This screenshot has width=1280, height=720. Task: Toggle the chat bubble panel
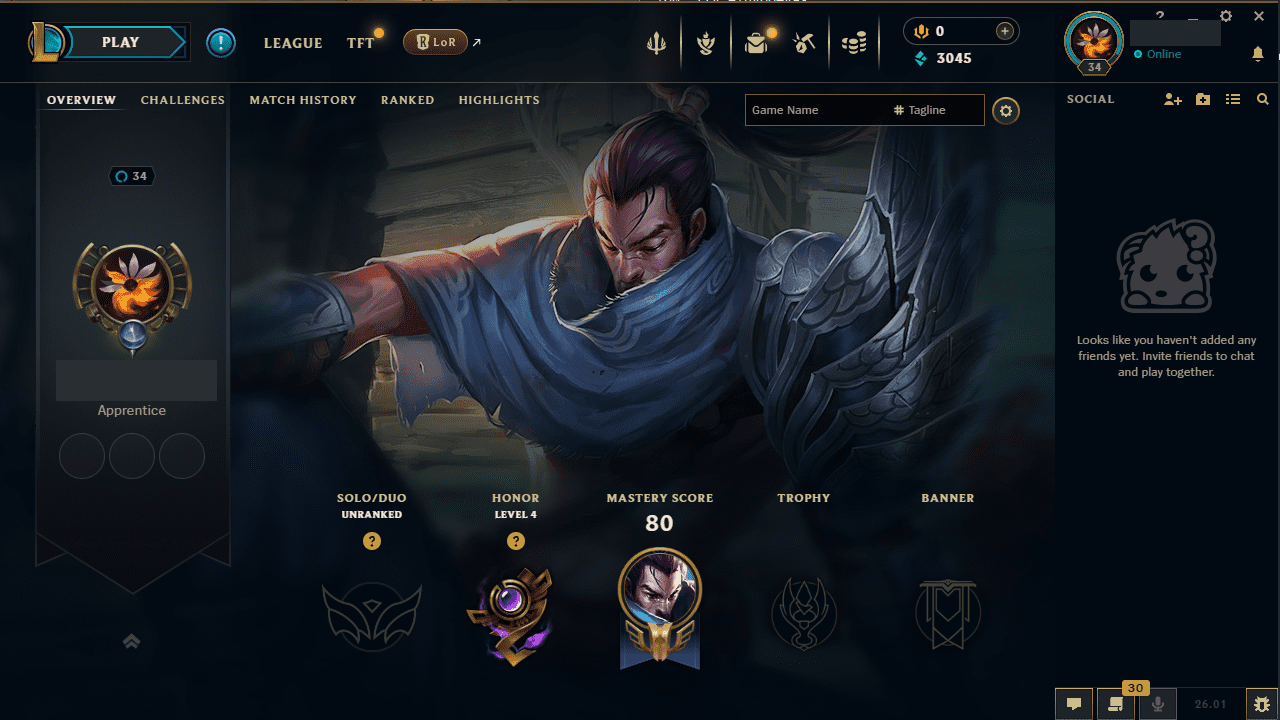click(1074, 704)
